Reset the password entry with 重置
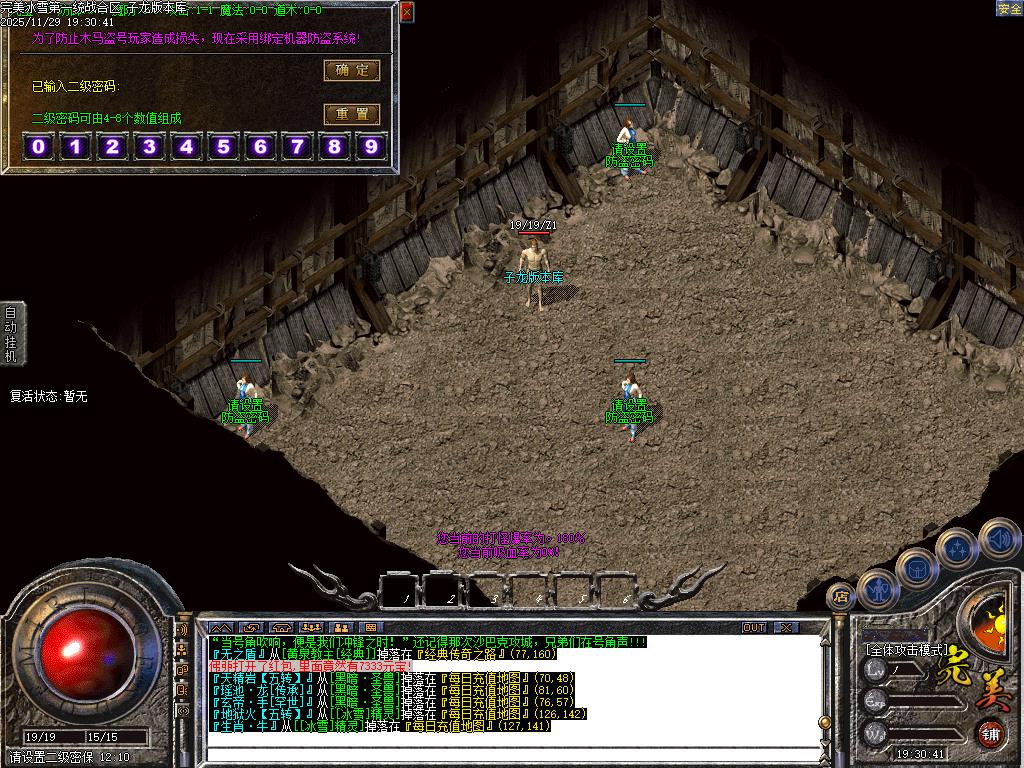This screenshot has width=1024, height=768. [351, 114]
